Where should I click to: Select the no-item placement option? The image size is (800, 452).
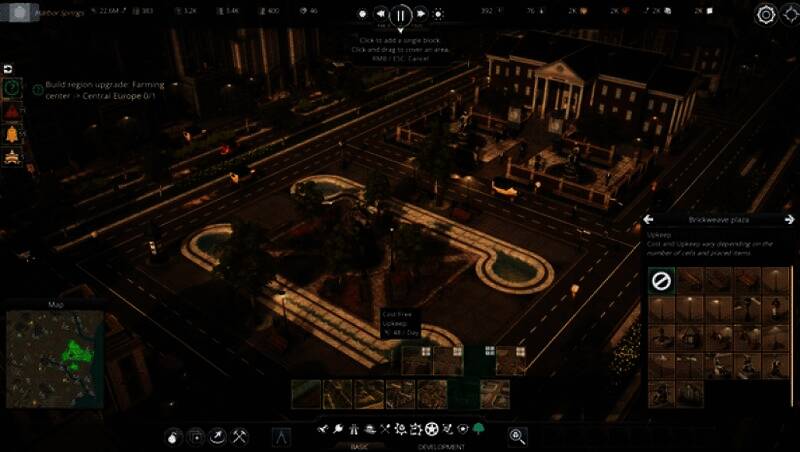click(661, 282)
